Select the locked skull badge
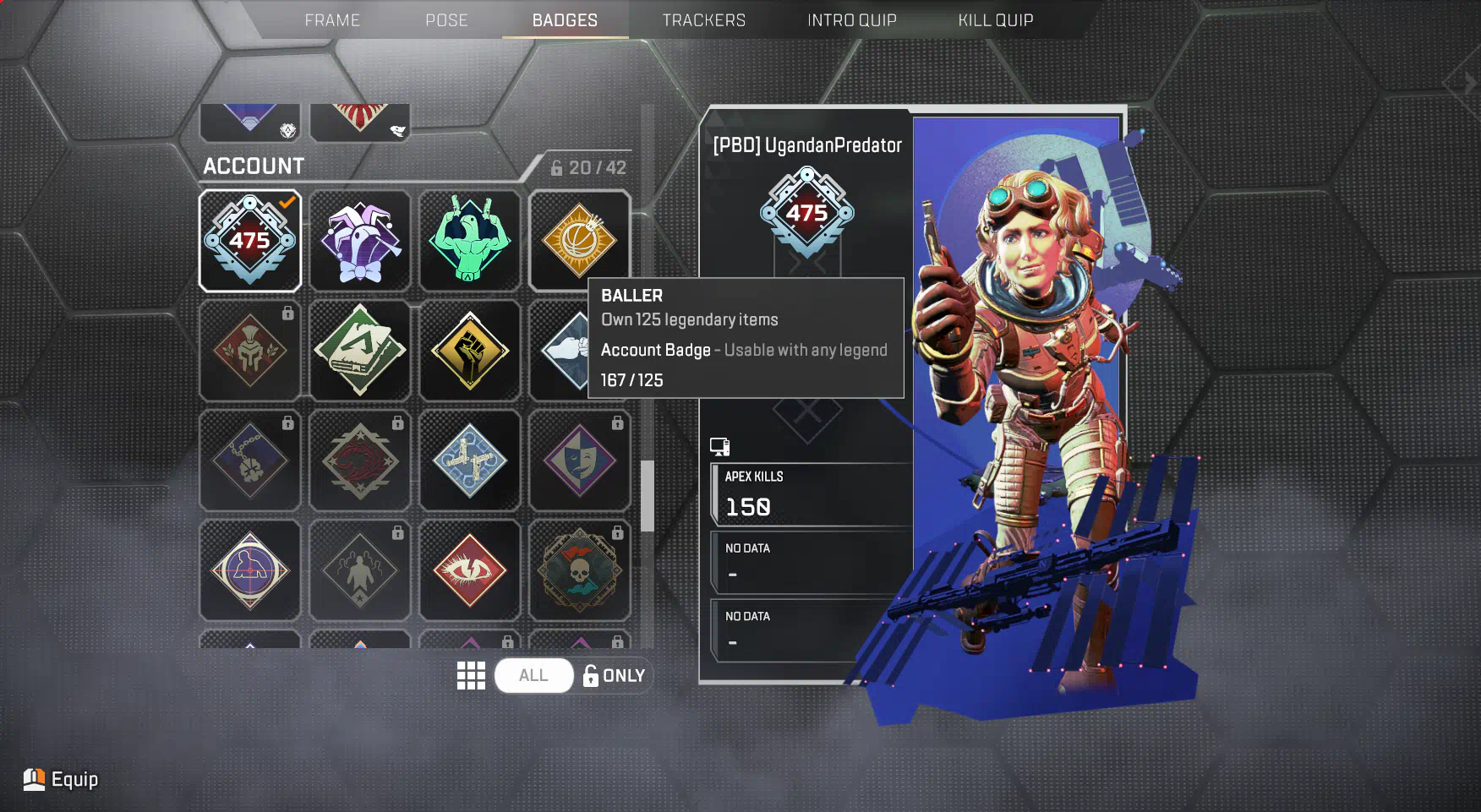Image resolution: width=1481 pixels, height=812 pixels. (x=579, y=570)
